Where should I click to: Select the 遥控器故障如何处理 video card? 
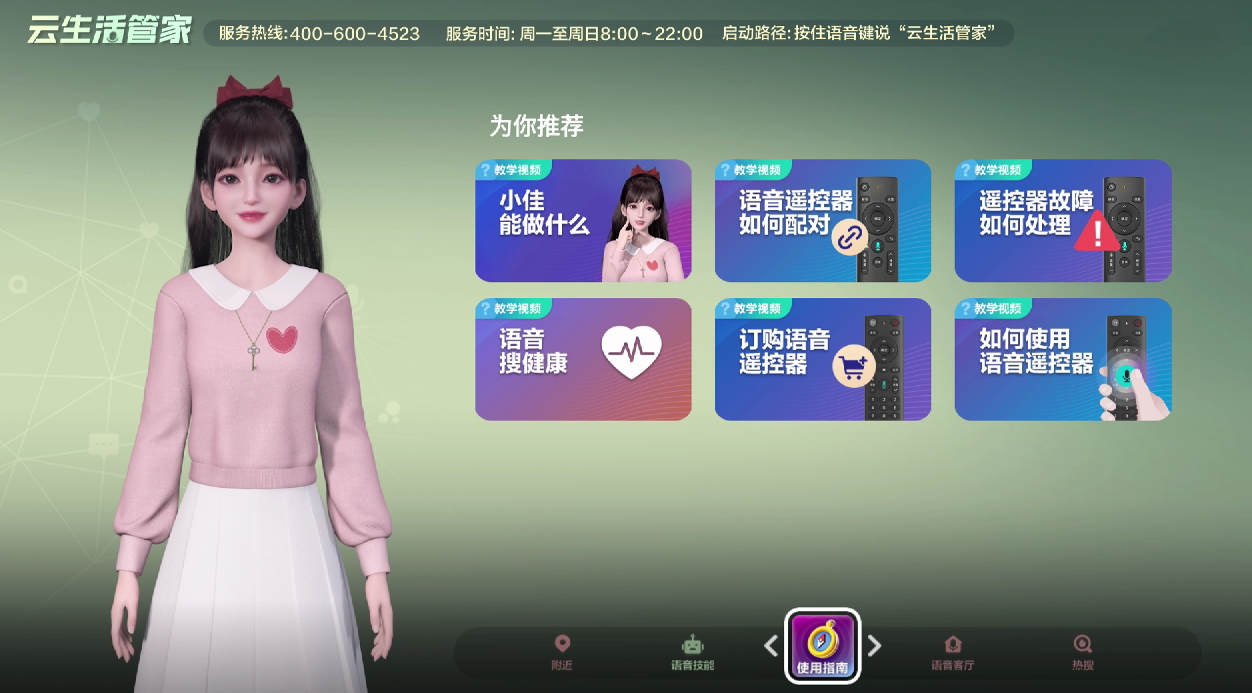1062,221
